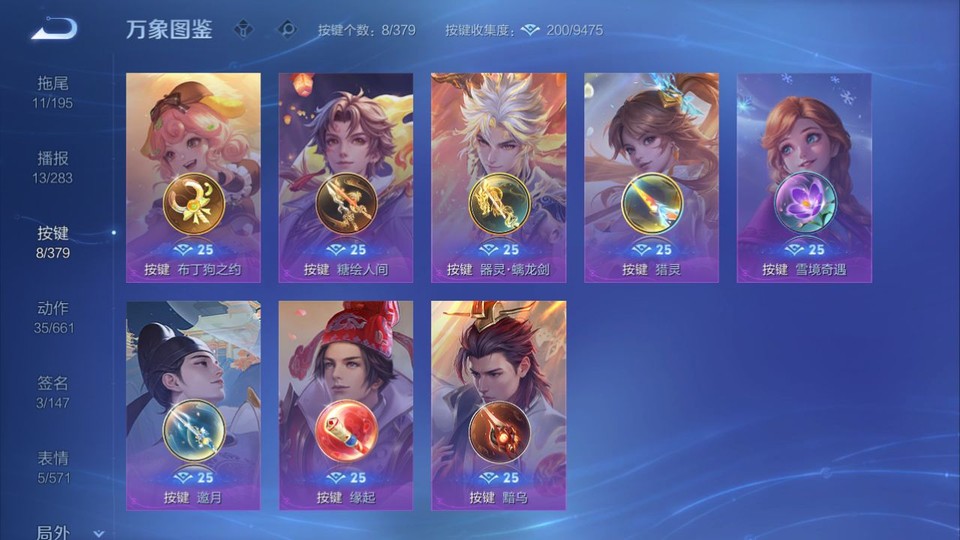Viewport: 960px width, 540px height.
Task: Choose the 邀月 button skin card
Action: [x=193, y=406]
